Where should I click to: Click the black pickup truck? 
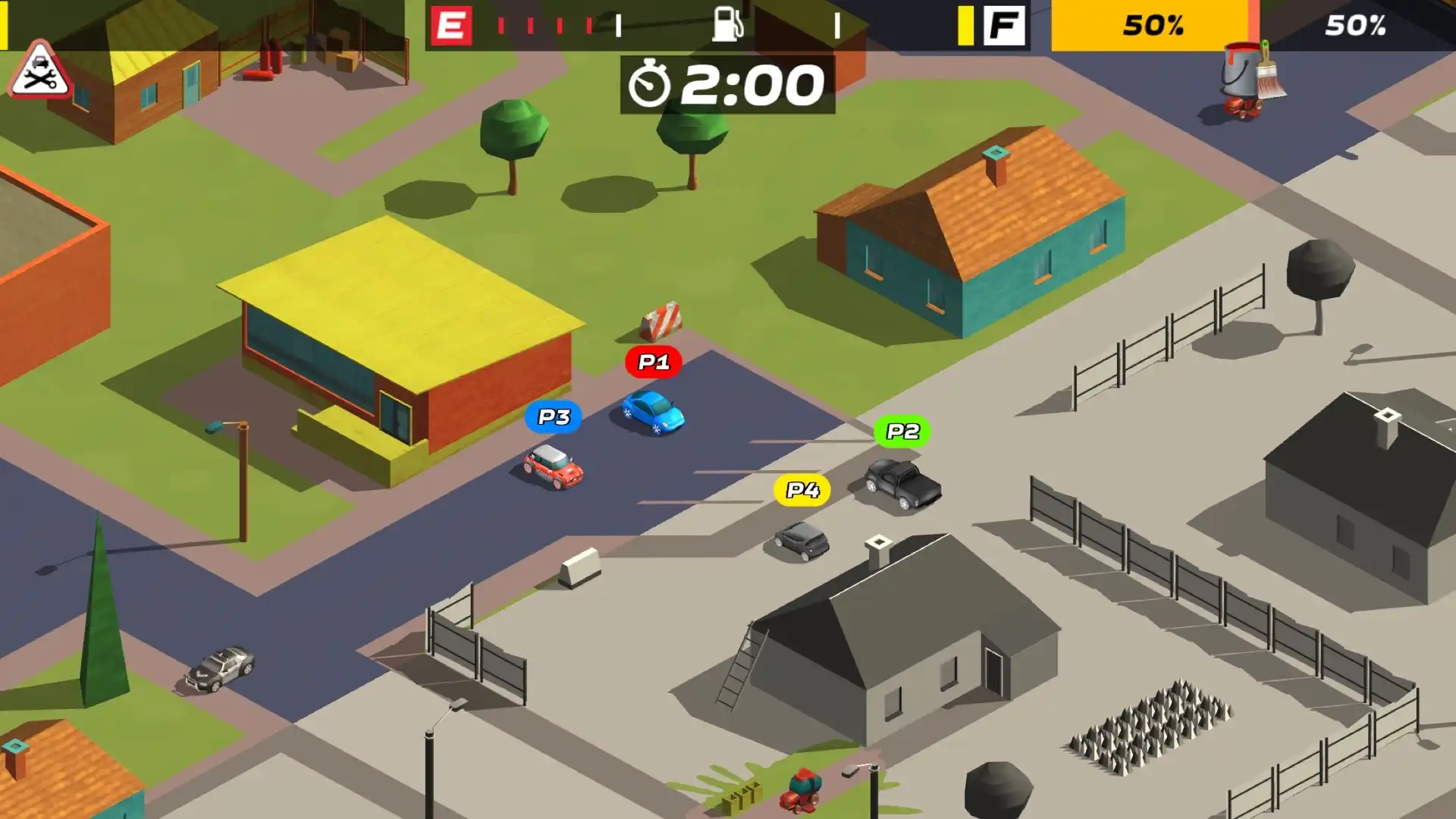click(x=902, y=482)
